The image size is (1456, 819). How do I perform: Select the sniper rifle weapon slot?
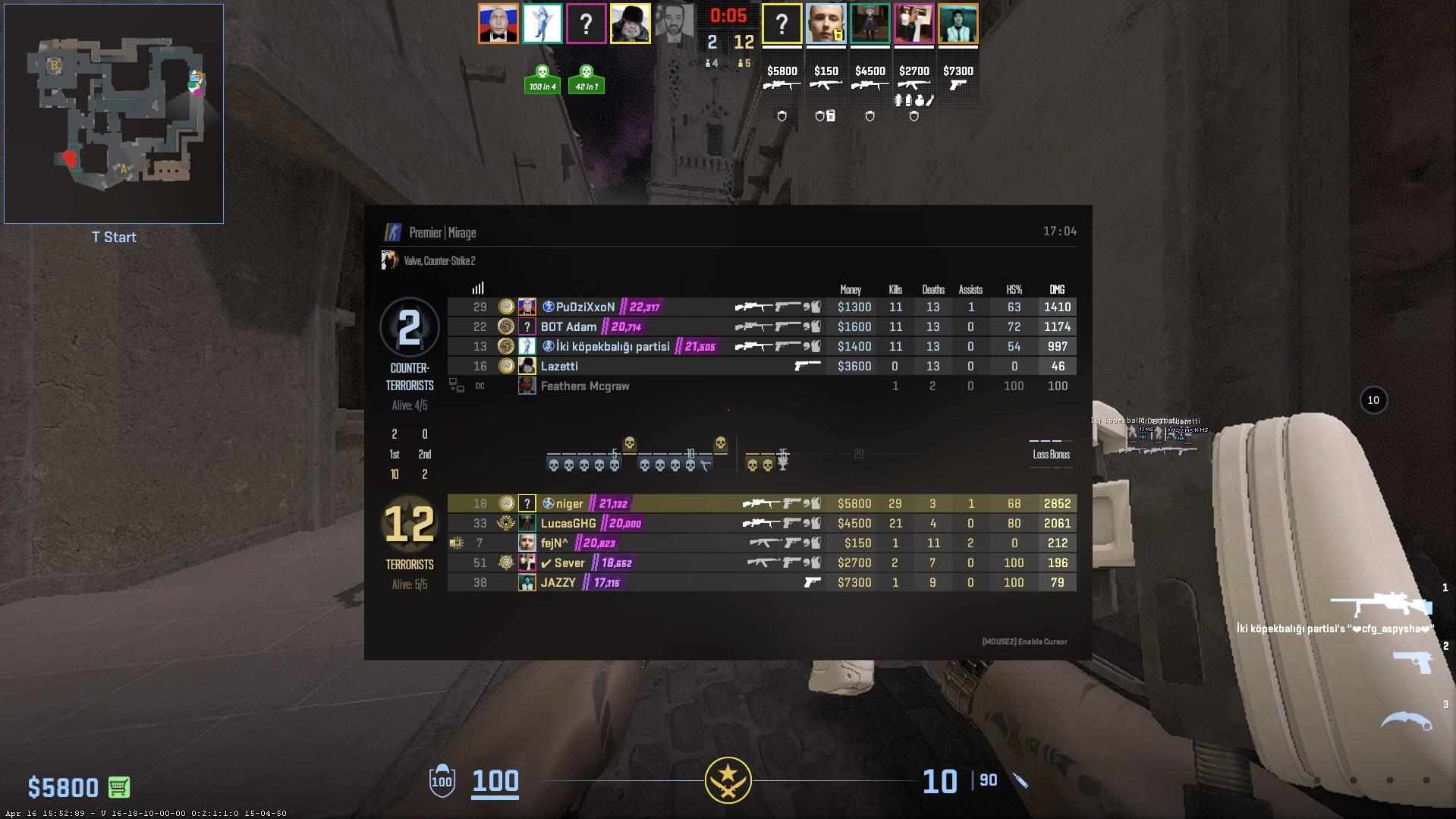(x=1380, y=604)
